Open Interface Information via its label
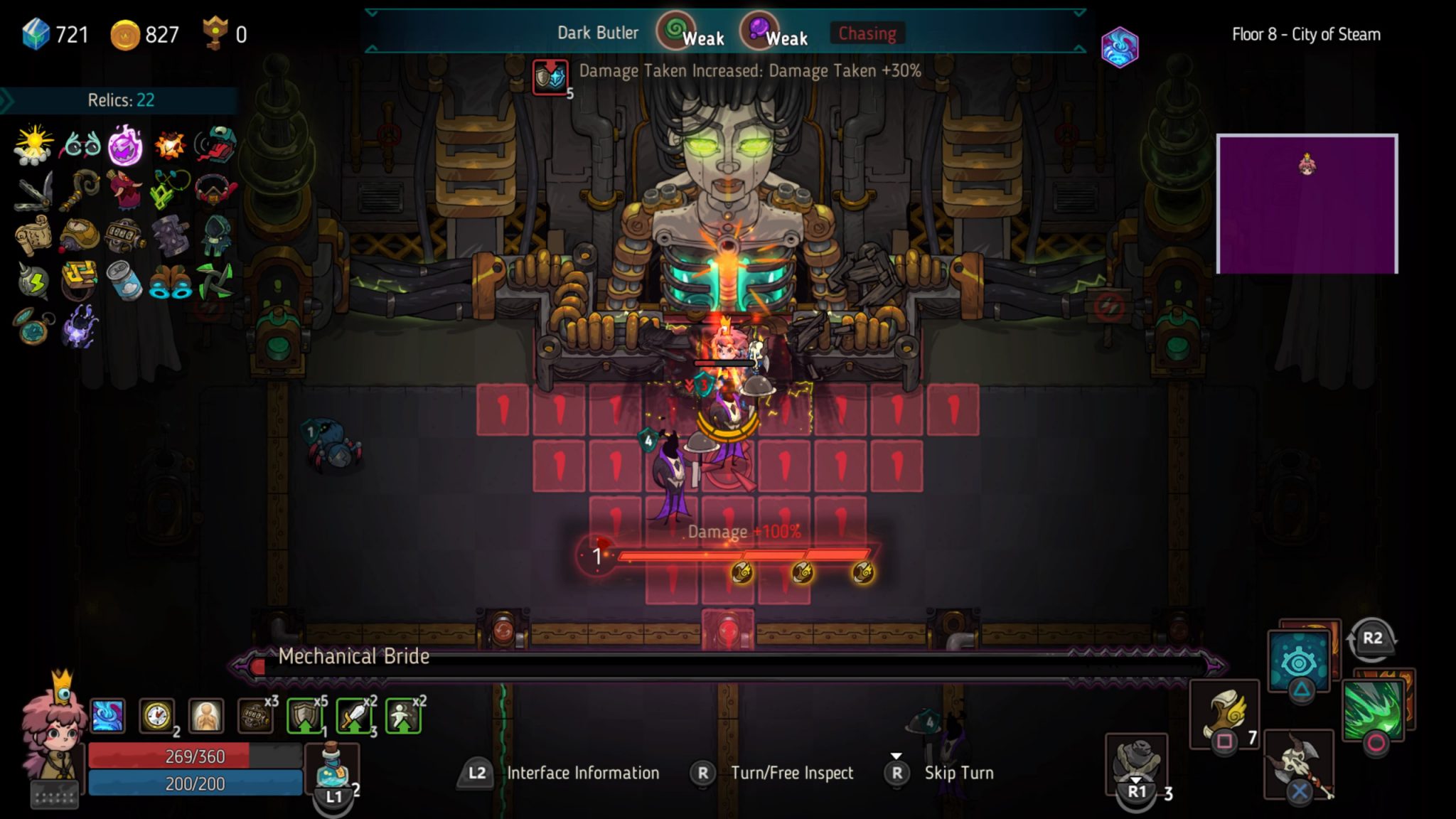This screenshot has height=819, width=1456. pyautogui.click(x=583, y=773)
